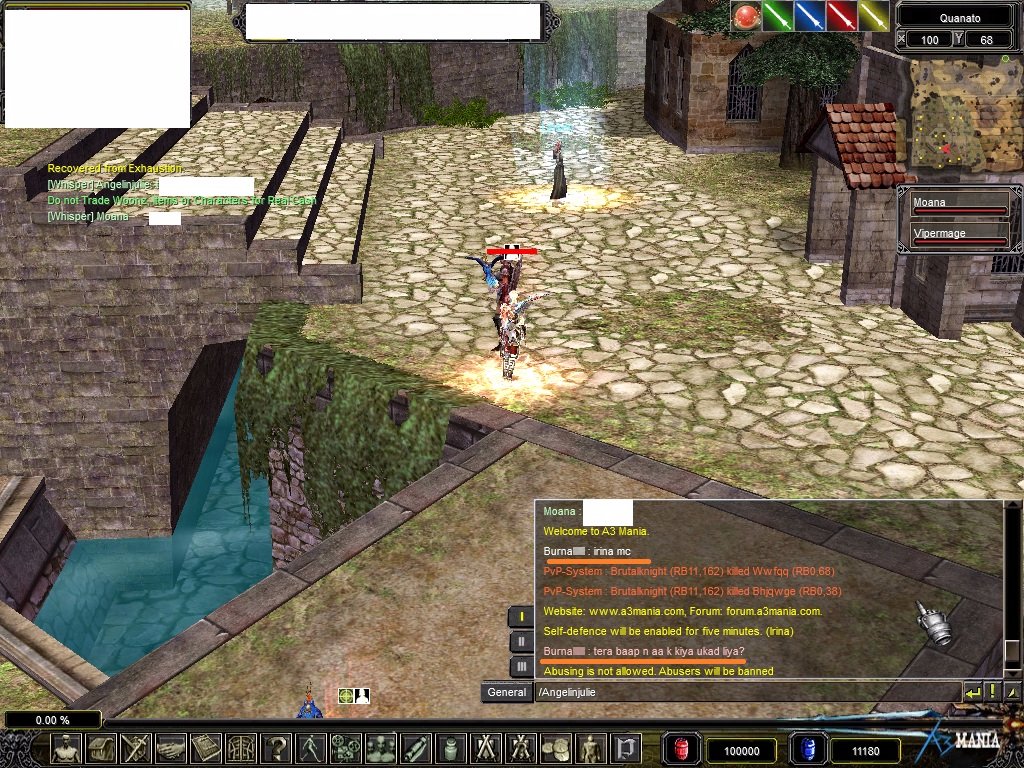Open the character status icon in bottom toolbar
Viewport: 1024px width, 768px height.
click(66, 748)
